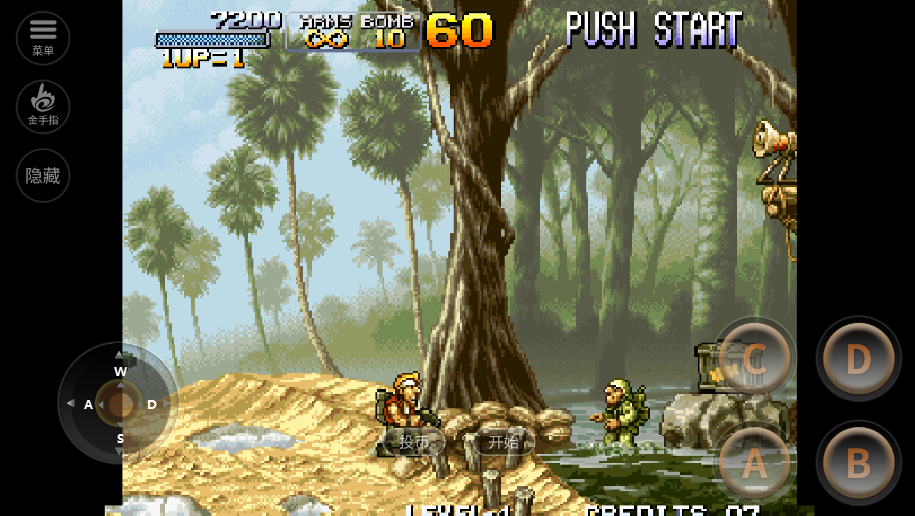Screen dimensions: 915x516
Task: Tap the C action button
Action: pos(754,359)
